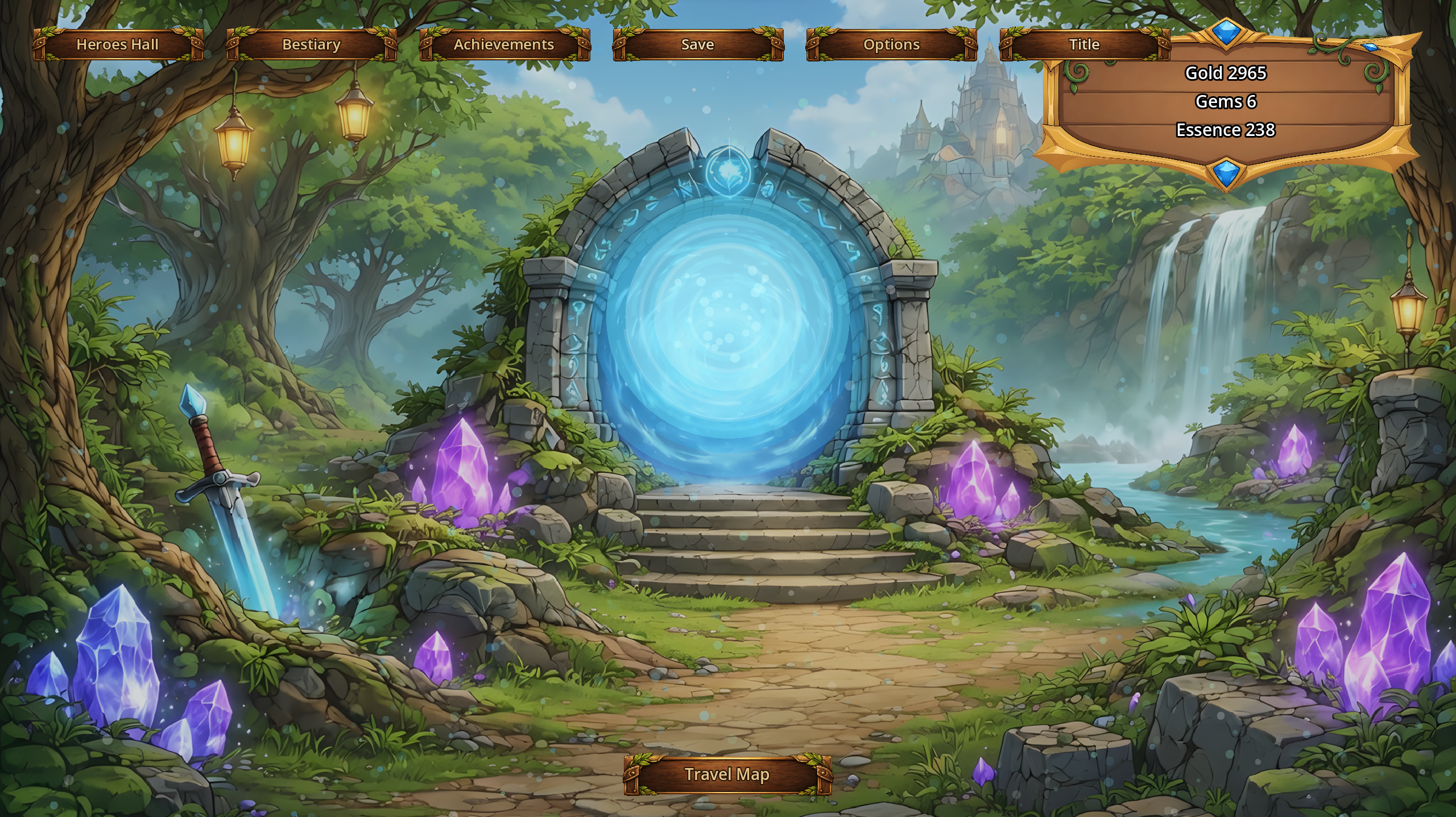Open the Heroes Hall
The image size is (1456, 817).
point(118,45)
